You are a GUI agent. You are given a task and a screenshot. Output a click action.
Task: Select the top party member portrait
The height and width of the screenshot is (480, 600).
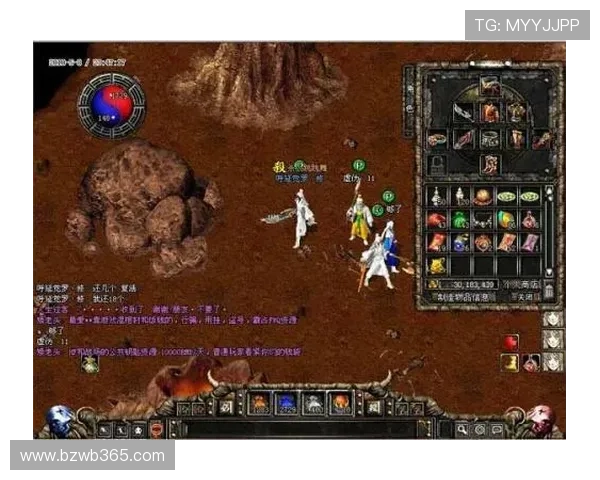point(553,319)
